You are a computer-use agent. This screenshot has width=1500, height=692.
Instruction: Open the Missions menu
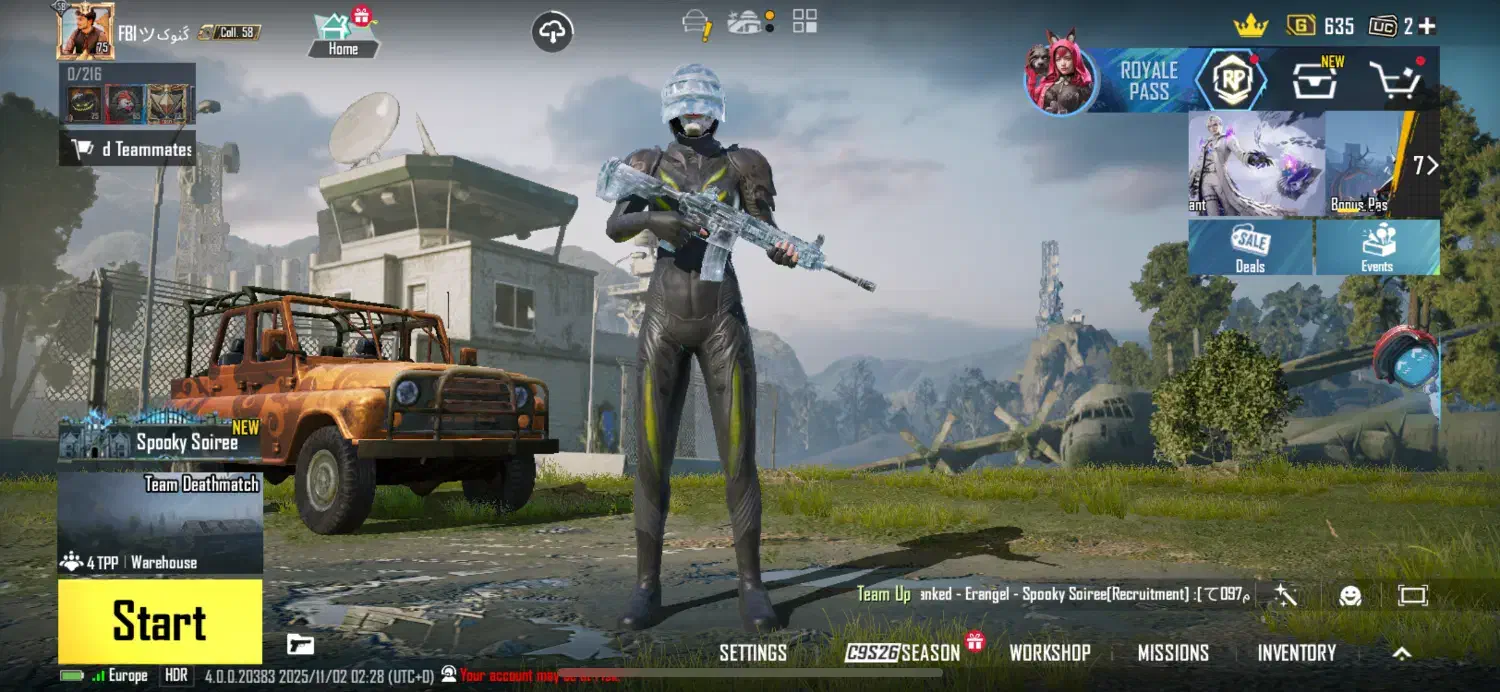pyautogui.click(x=1173, y=653)
